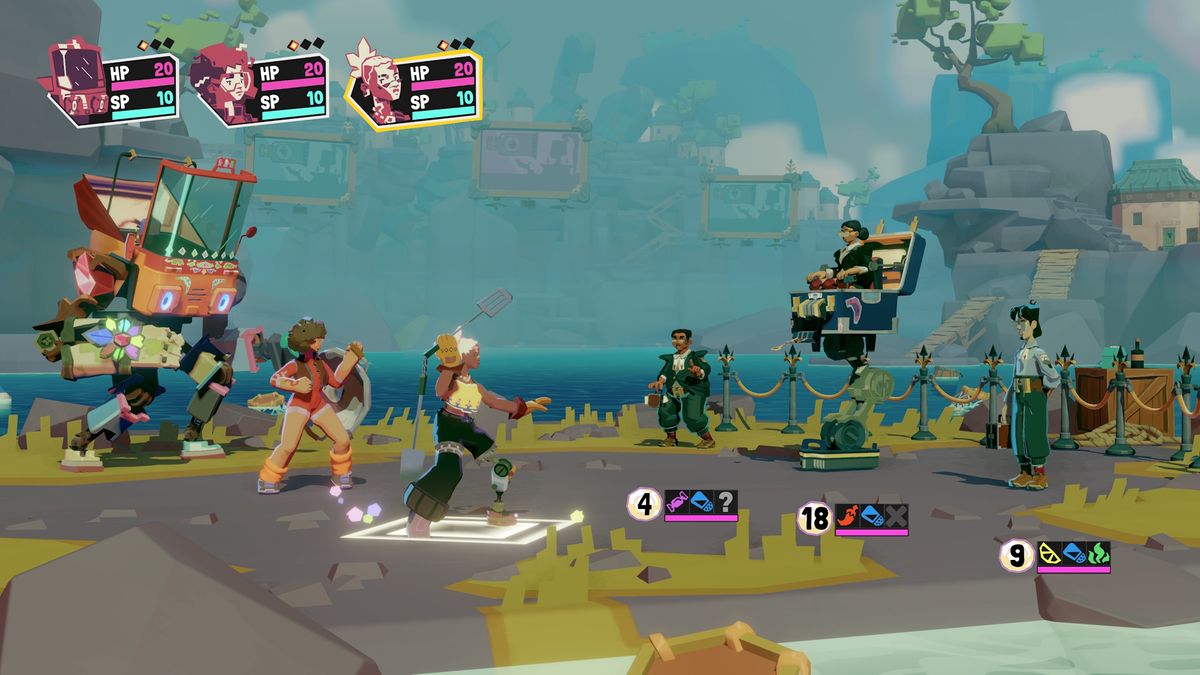
Task: Click the red chili pepper weakness icon
Action: click(x=848, y=516)
